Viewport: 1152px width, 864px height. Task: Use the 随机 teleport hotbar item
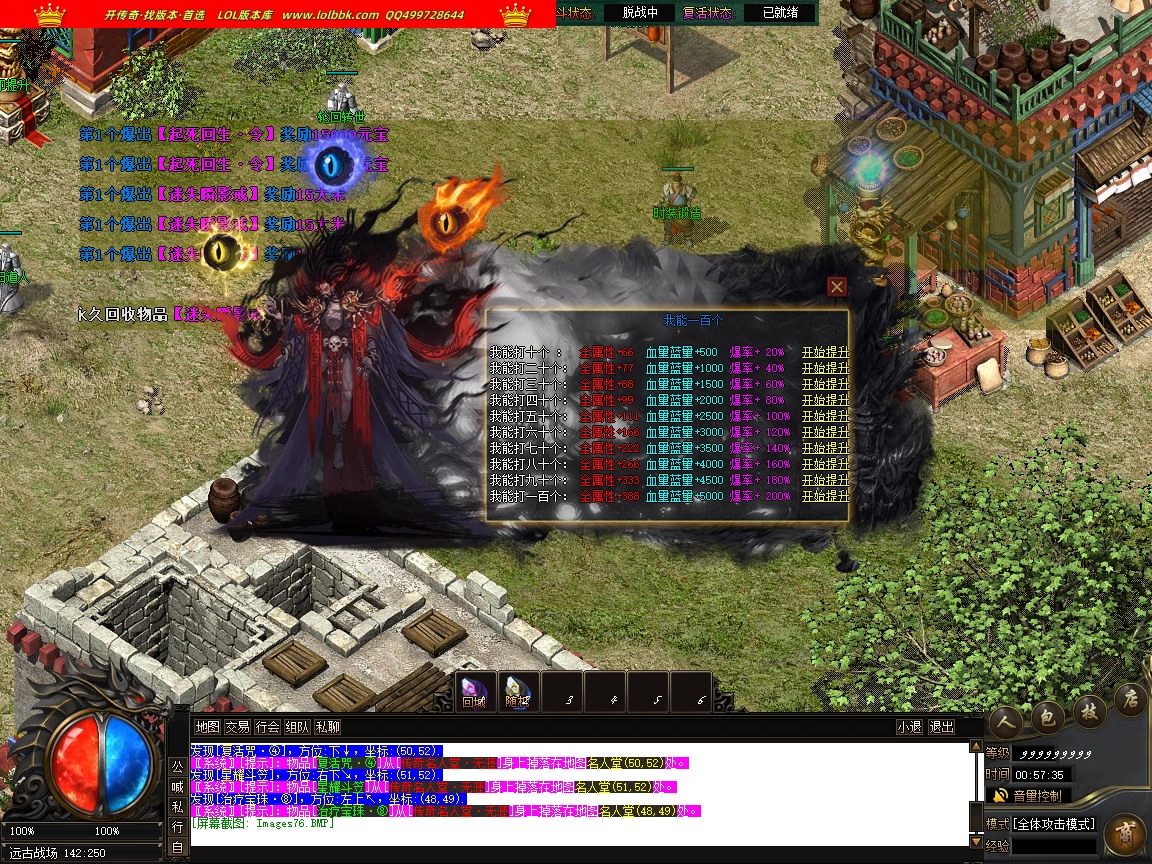(x=517, y=690)
